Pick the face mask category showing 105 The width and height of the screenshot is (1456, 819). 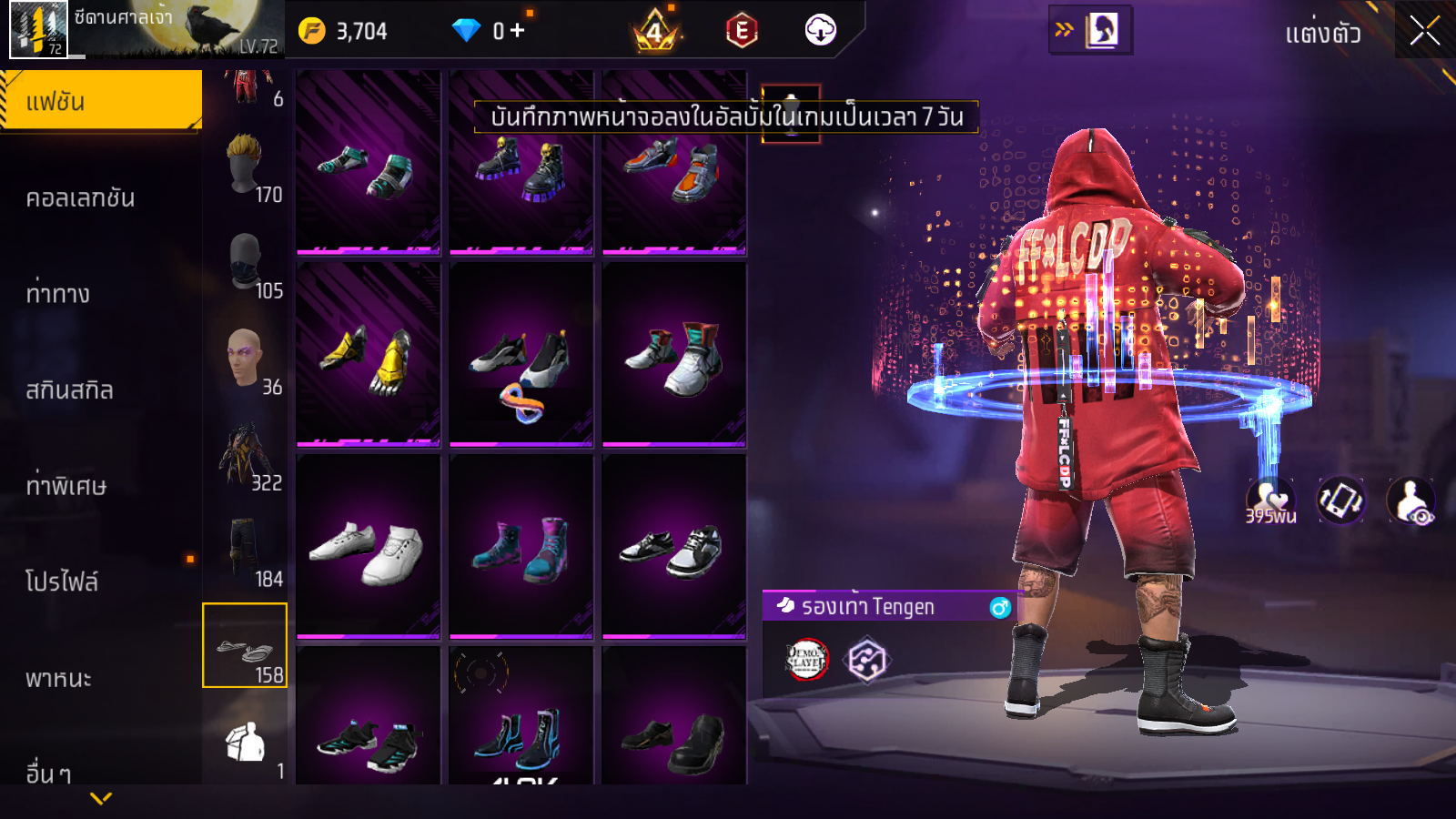246,262
